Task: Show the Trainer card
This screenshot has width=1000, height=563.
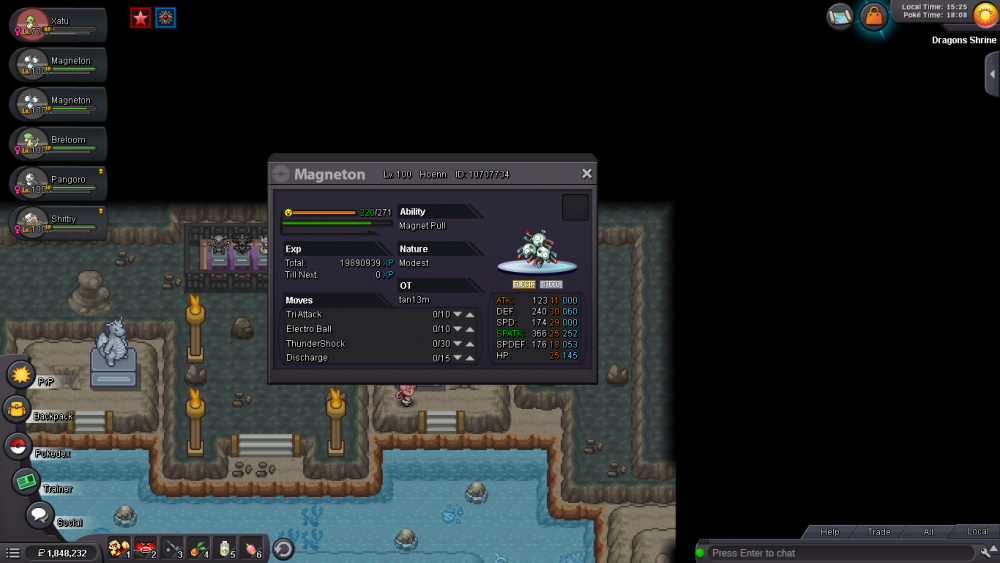Action: click(26, 481)
